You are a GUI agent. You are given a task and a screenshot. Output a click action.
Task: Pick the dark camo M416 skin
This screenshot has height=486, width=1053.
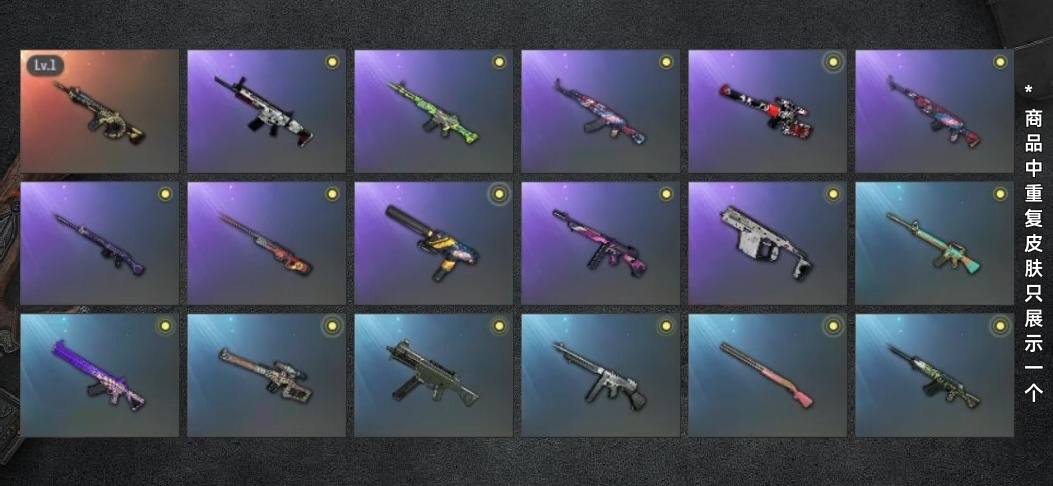(x=934, y=375)
